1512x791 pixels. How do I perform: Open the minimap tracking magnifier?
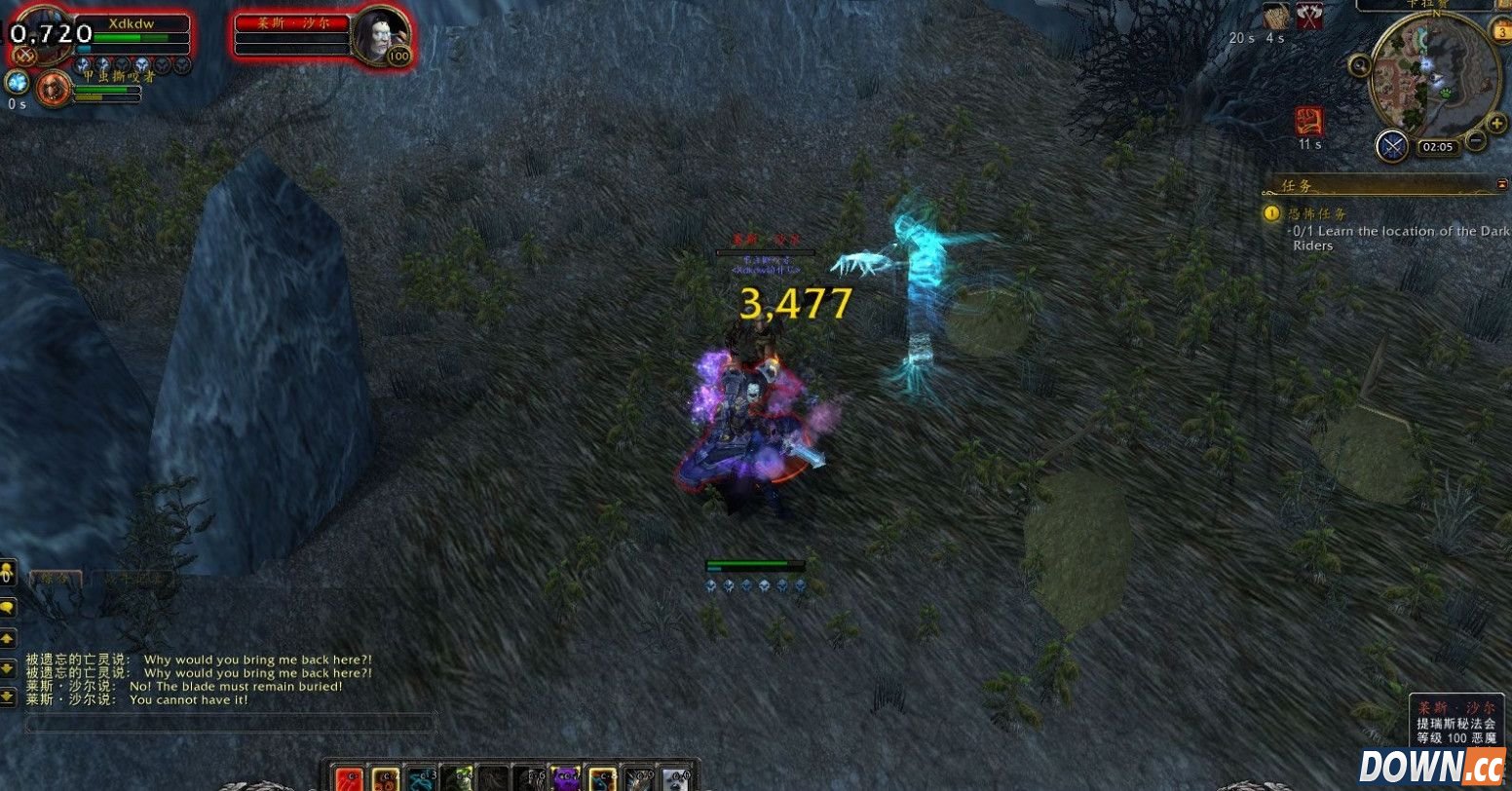(1360, 65)
